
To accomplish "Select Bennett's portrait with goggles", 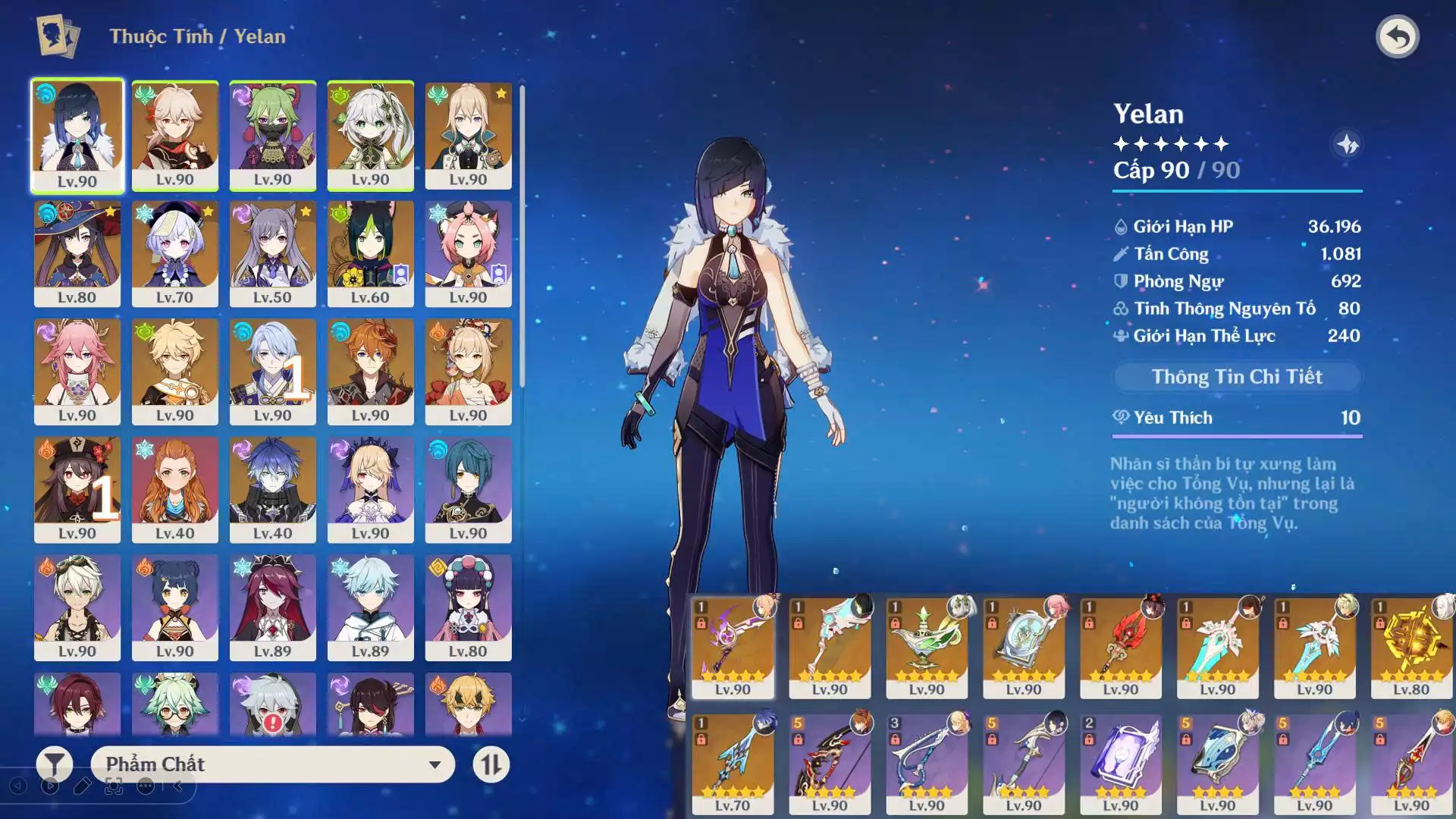I will [x=77, y=607].
